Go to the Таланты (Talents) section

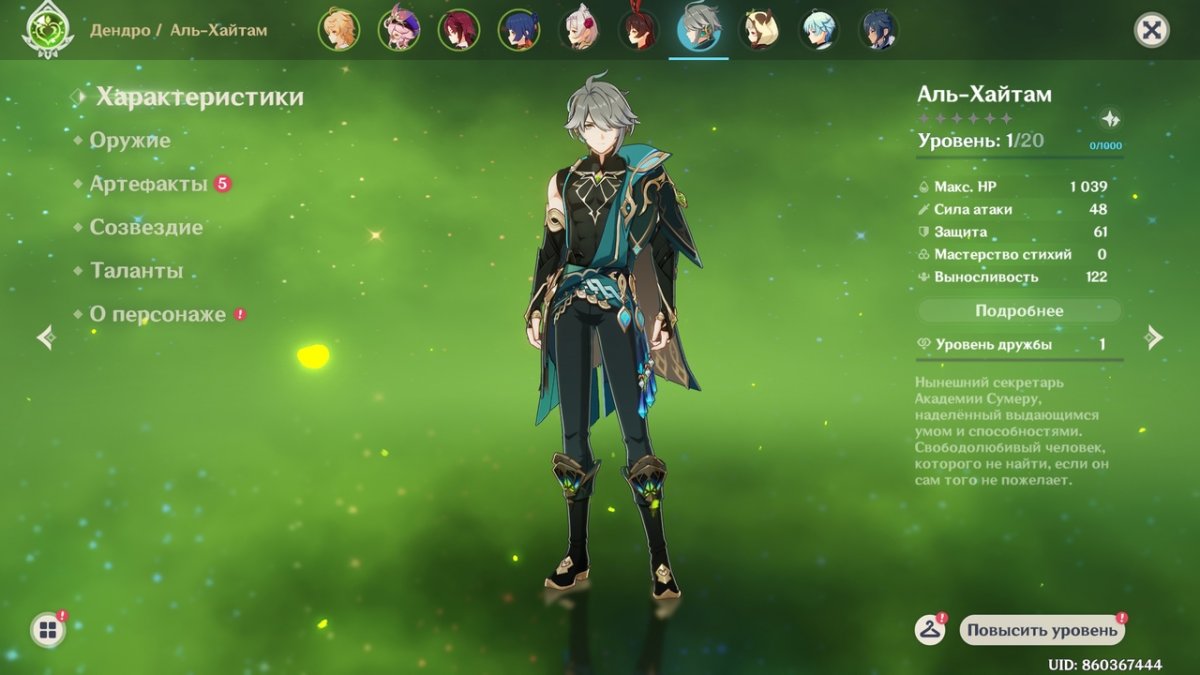[136, 271]
